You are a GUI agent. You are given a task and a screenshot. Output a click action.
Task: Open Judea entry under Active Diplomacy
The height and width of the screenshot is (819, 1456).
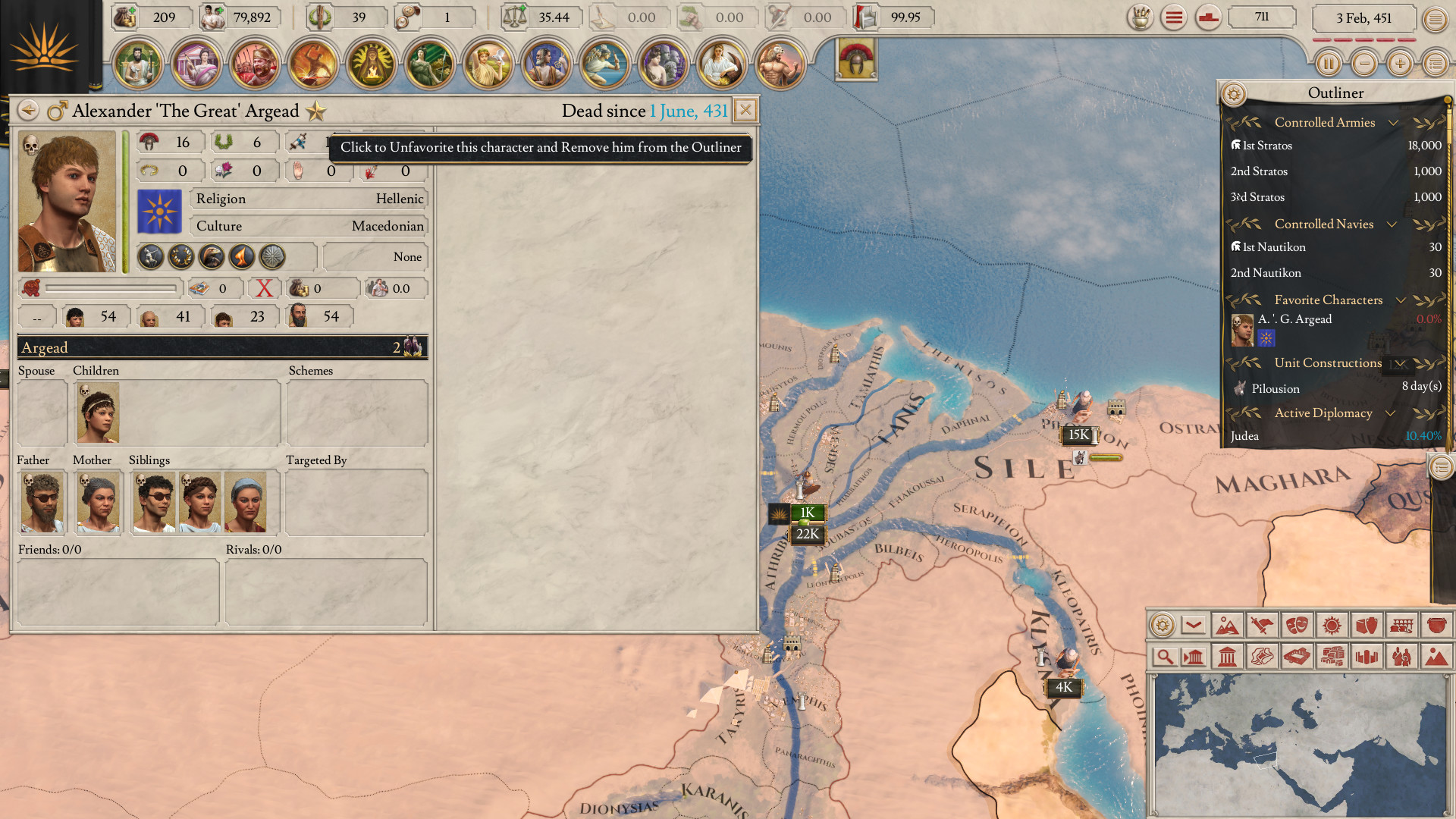coord(1335,436)
